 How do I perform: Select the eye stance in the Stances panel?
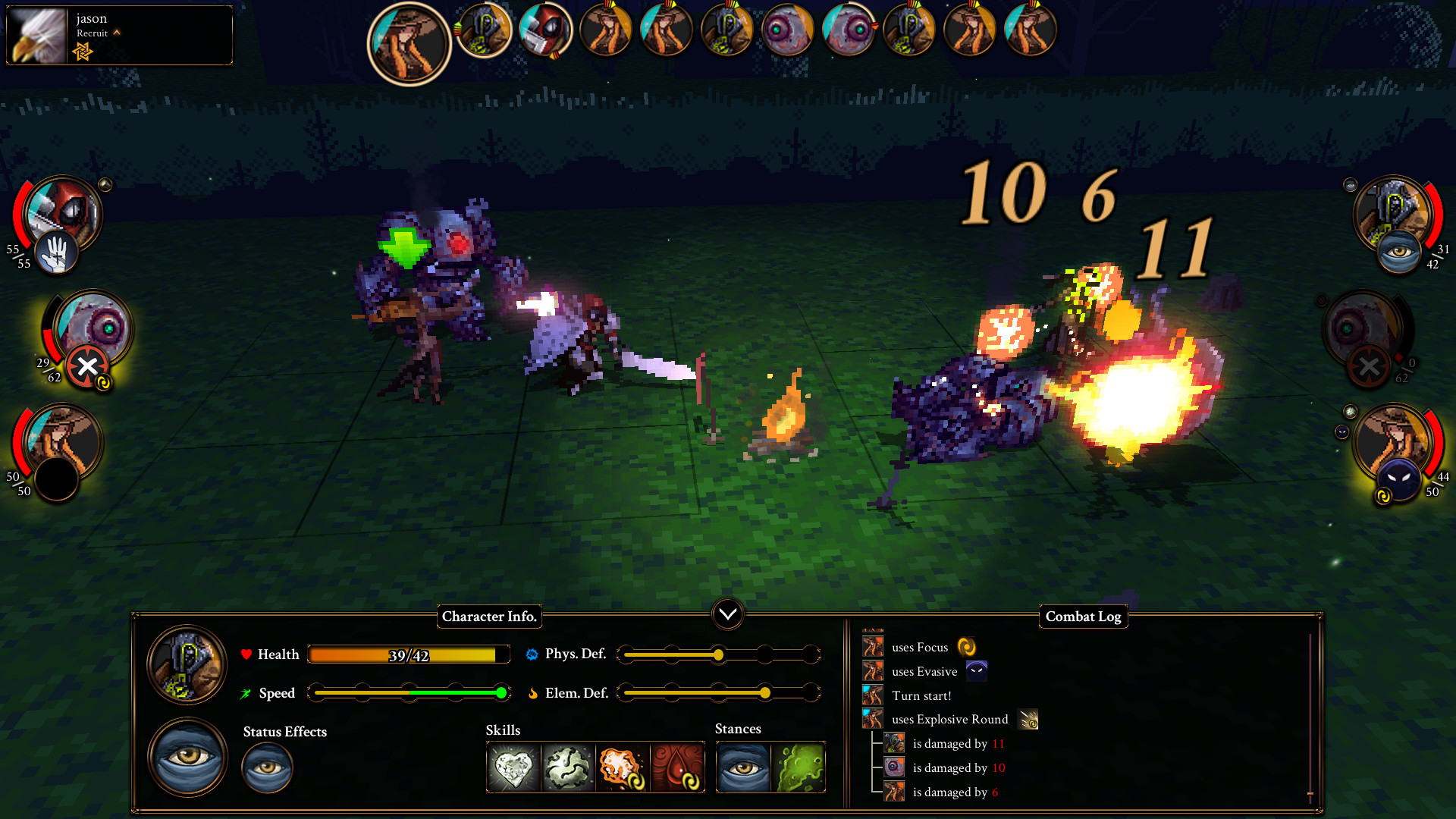tap(744, 767)
